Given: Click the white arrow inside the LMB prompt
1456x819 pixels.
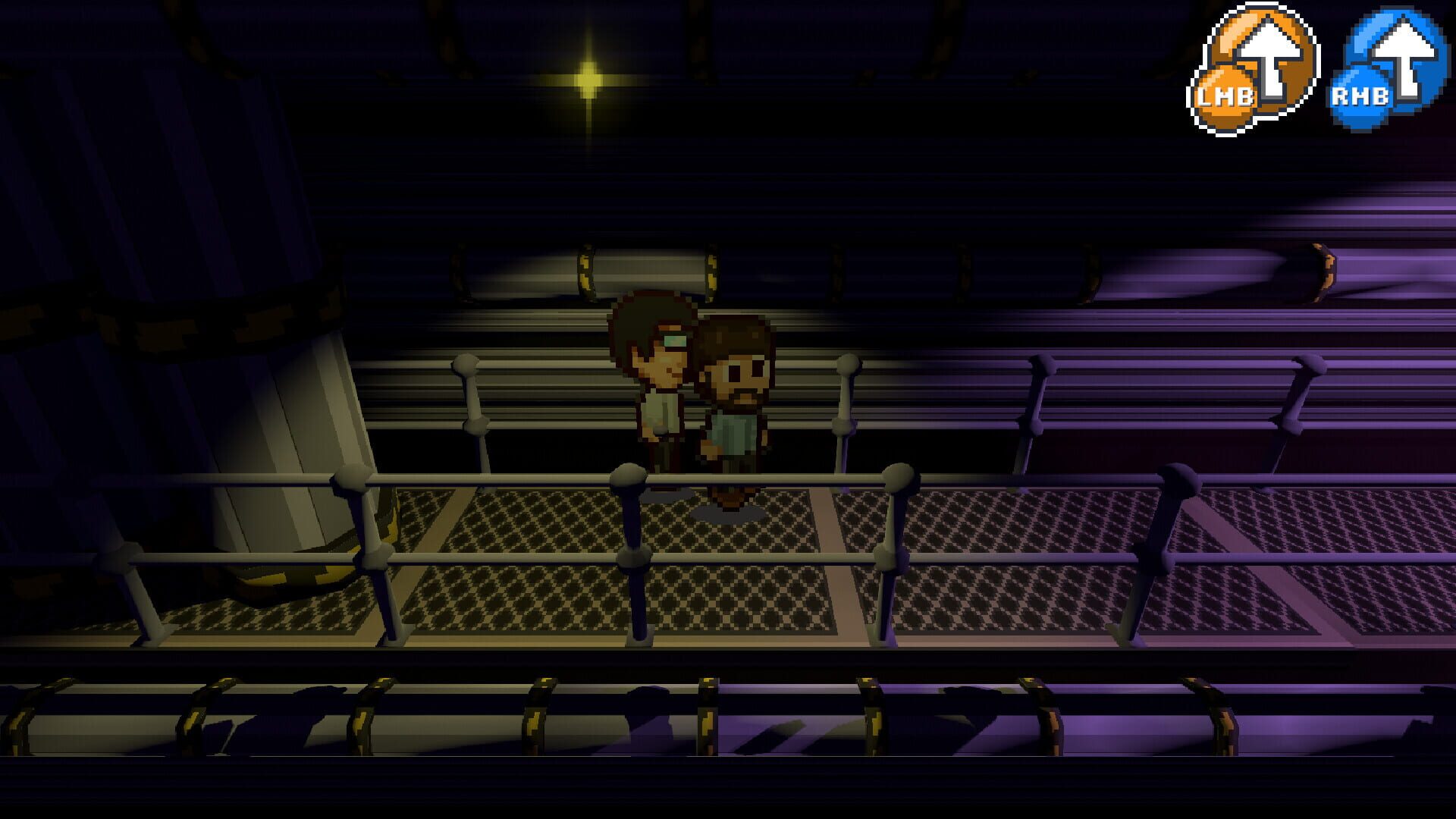Looking at the screenshot, I should [x=1268, y=53].
